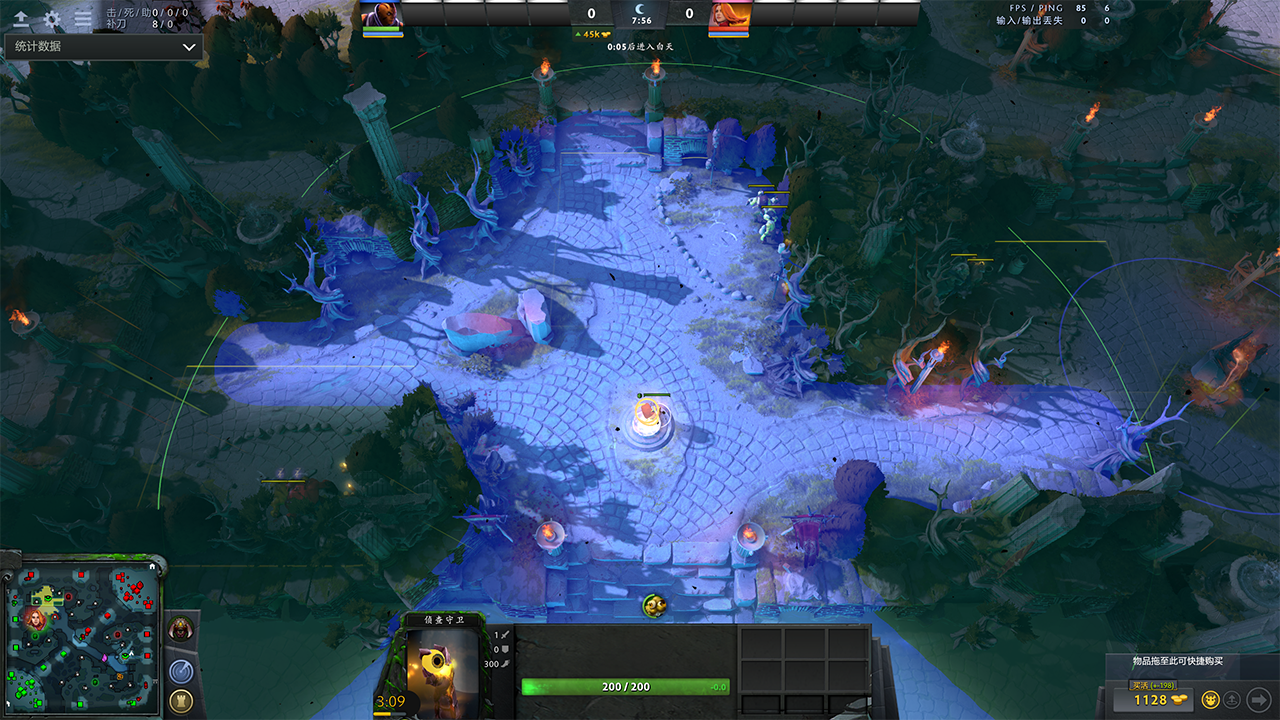Select the Anti-Mage hero portrait in top bar
Image resolution: width=1280 pixels, height=720 pixels.
point(380,14)
